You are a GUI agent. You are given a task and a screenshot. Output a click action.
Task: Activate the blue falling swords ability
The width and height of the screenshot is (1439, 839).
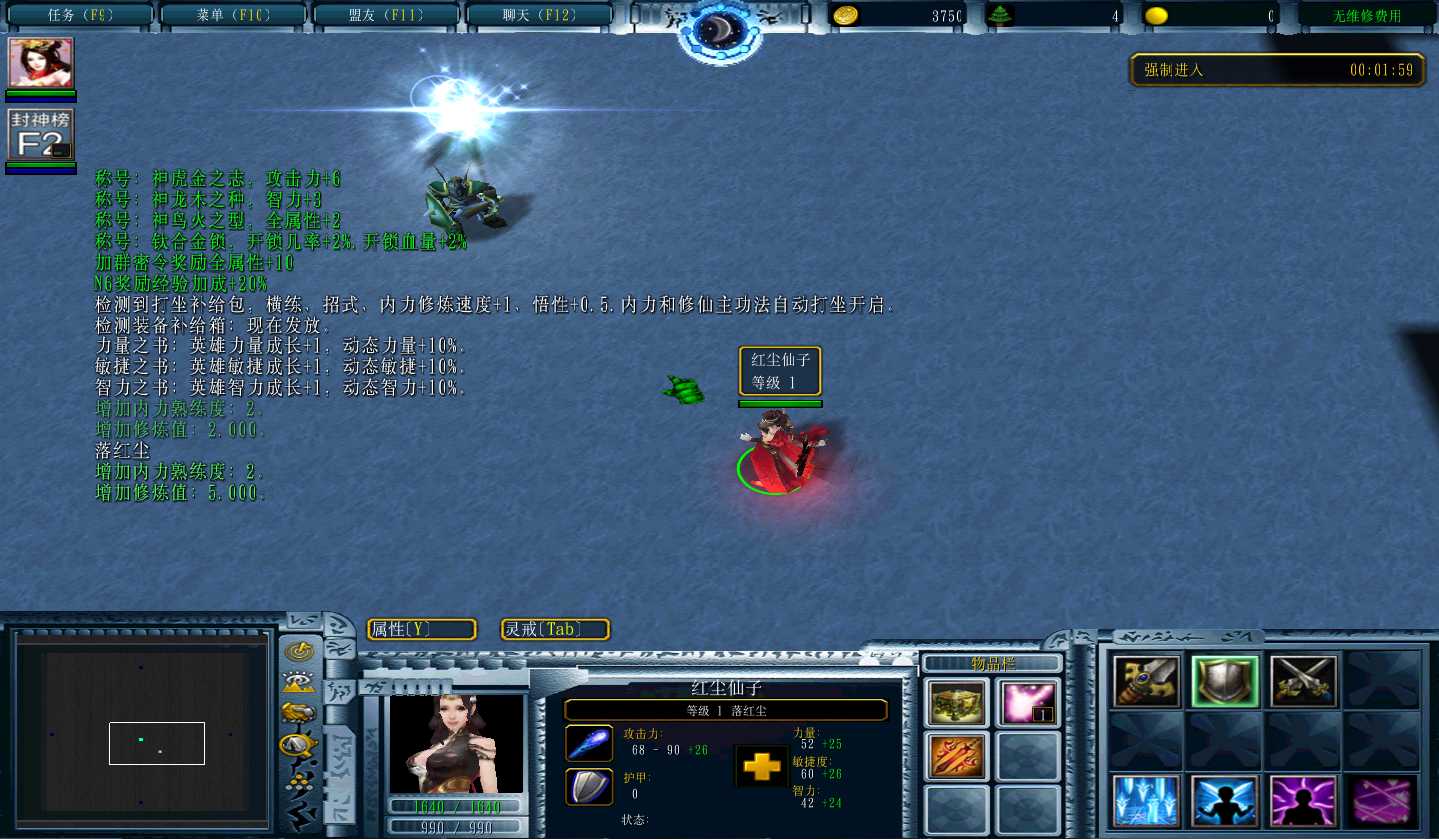[1146, 801]
